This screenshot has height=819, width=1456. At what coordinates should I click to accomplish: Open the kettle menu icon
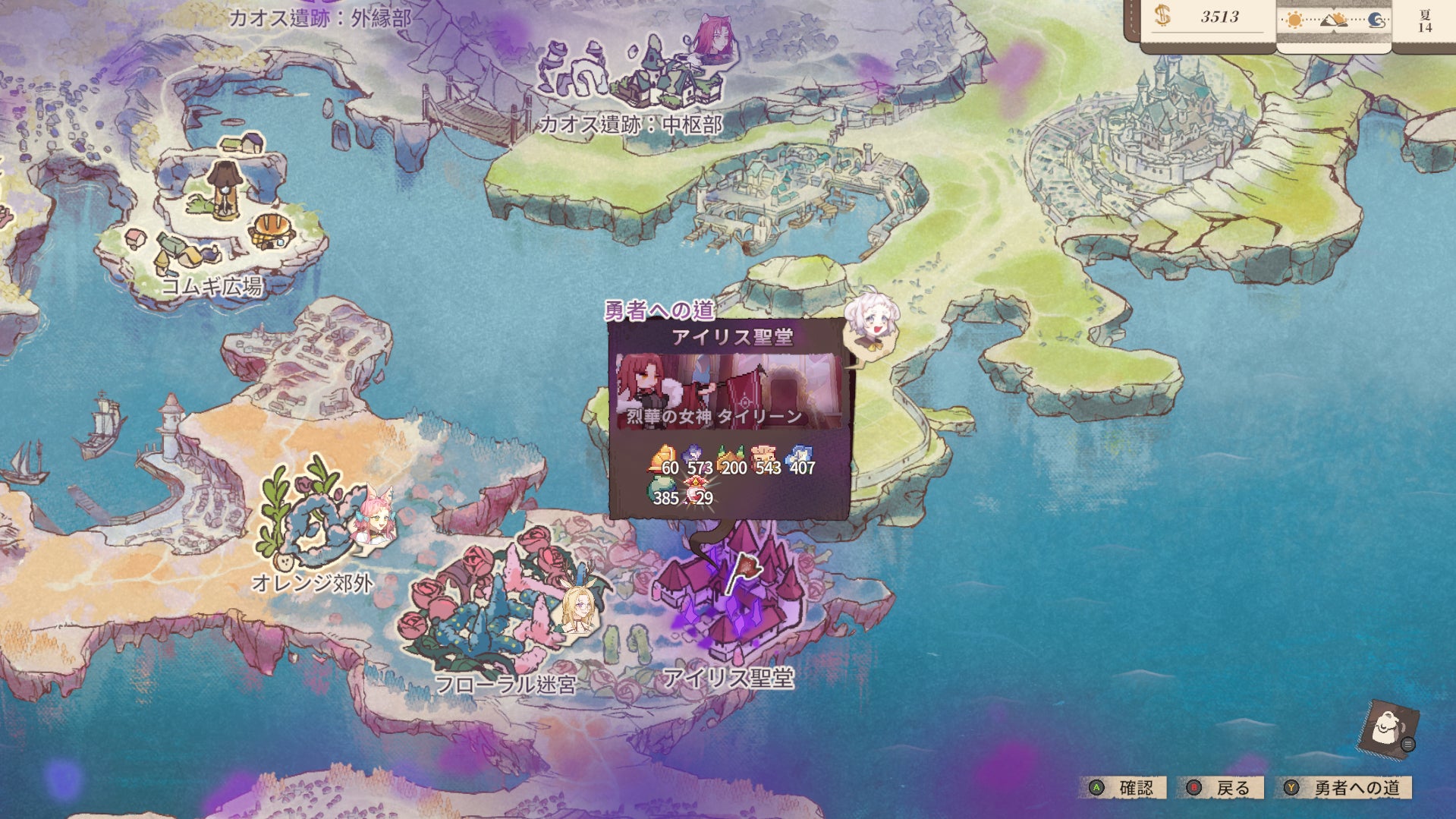coord(1388,728)
